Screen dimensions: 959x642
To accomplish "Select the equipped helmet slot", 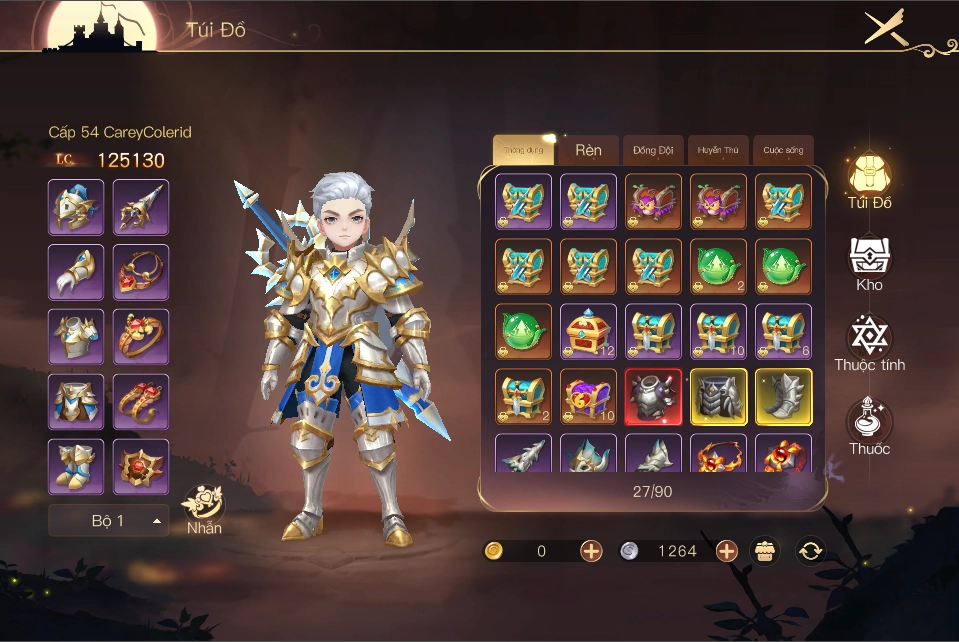I will point(76,207).
